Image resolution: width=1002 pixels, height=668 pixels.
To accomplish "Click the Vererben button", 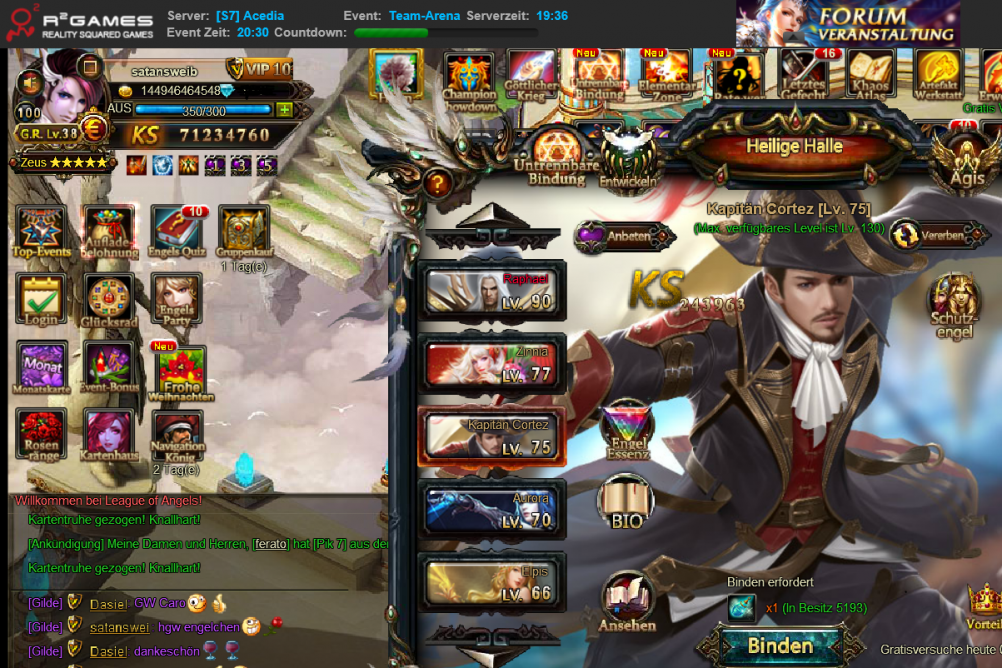I will pos(933,236).
